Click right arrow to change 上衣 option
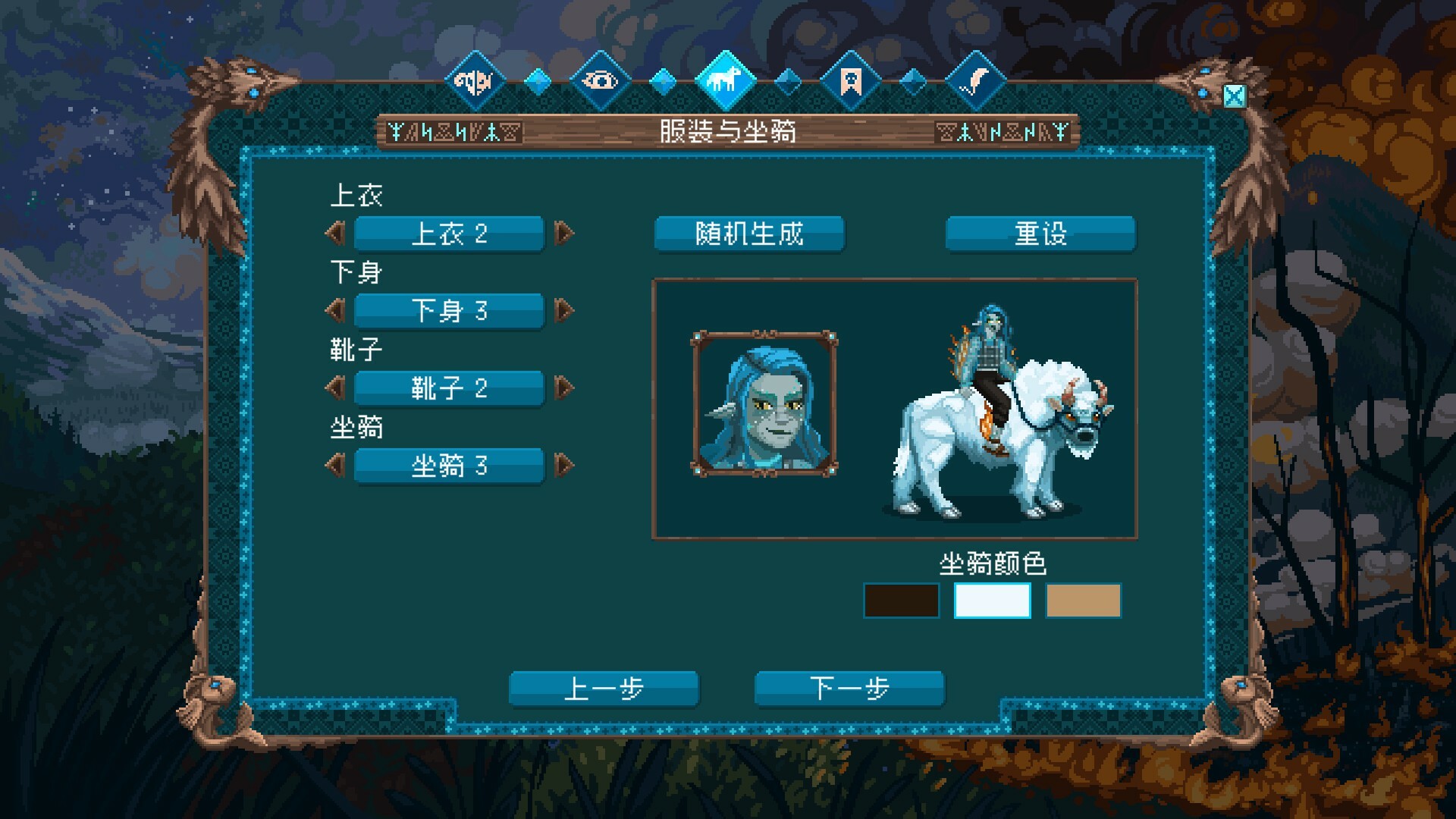This screenshot has height=819, width=1456. click(x=562, y=234)
